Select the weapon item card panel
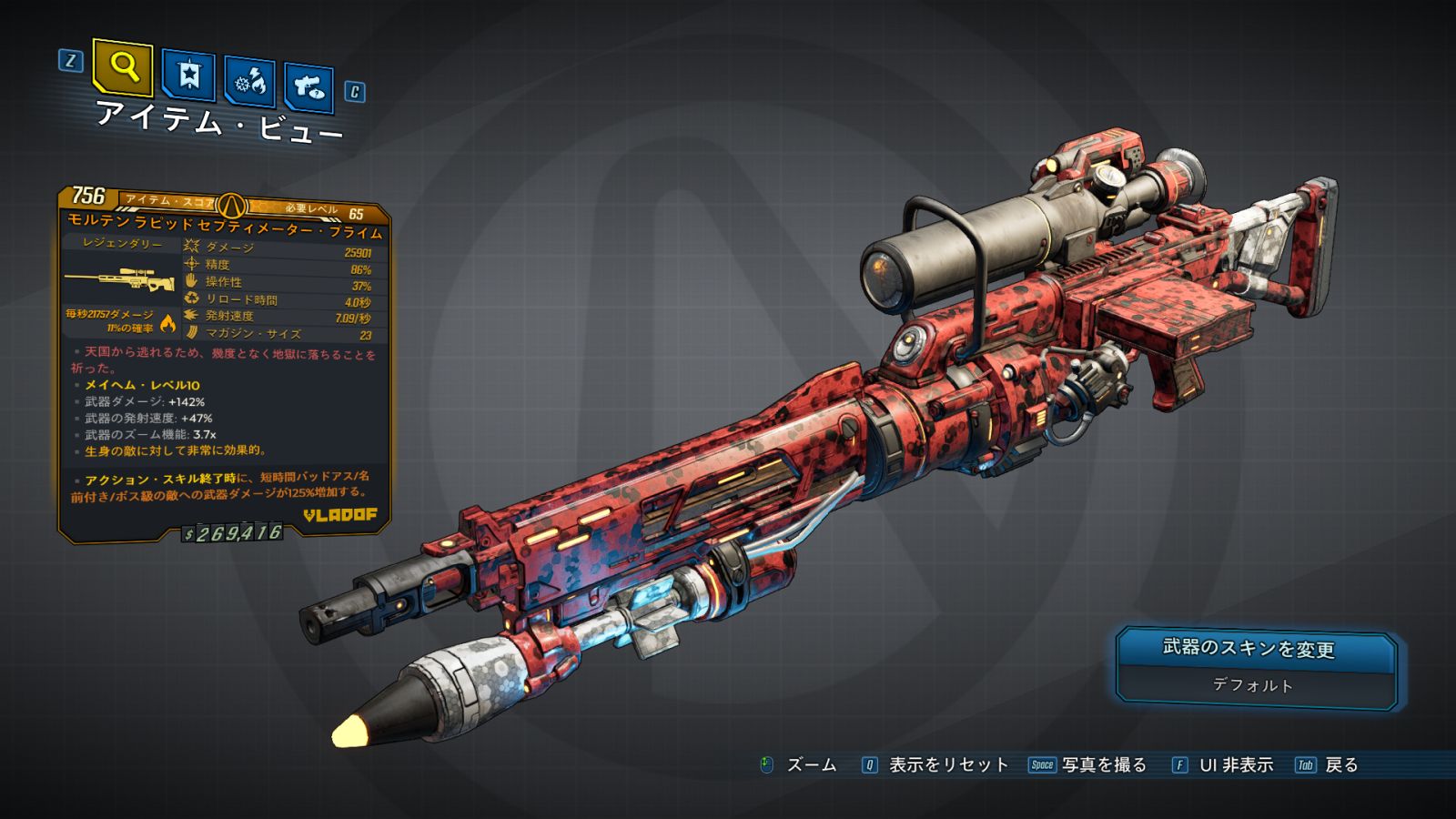1456x819 pixels. [x=224, y=364]
